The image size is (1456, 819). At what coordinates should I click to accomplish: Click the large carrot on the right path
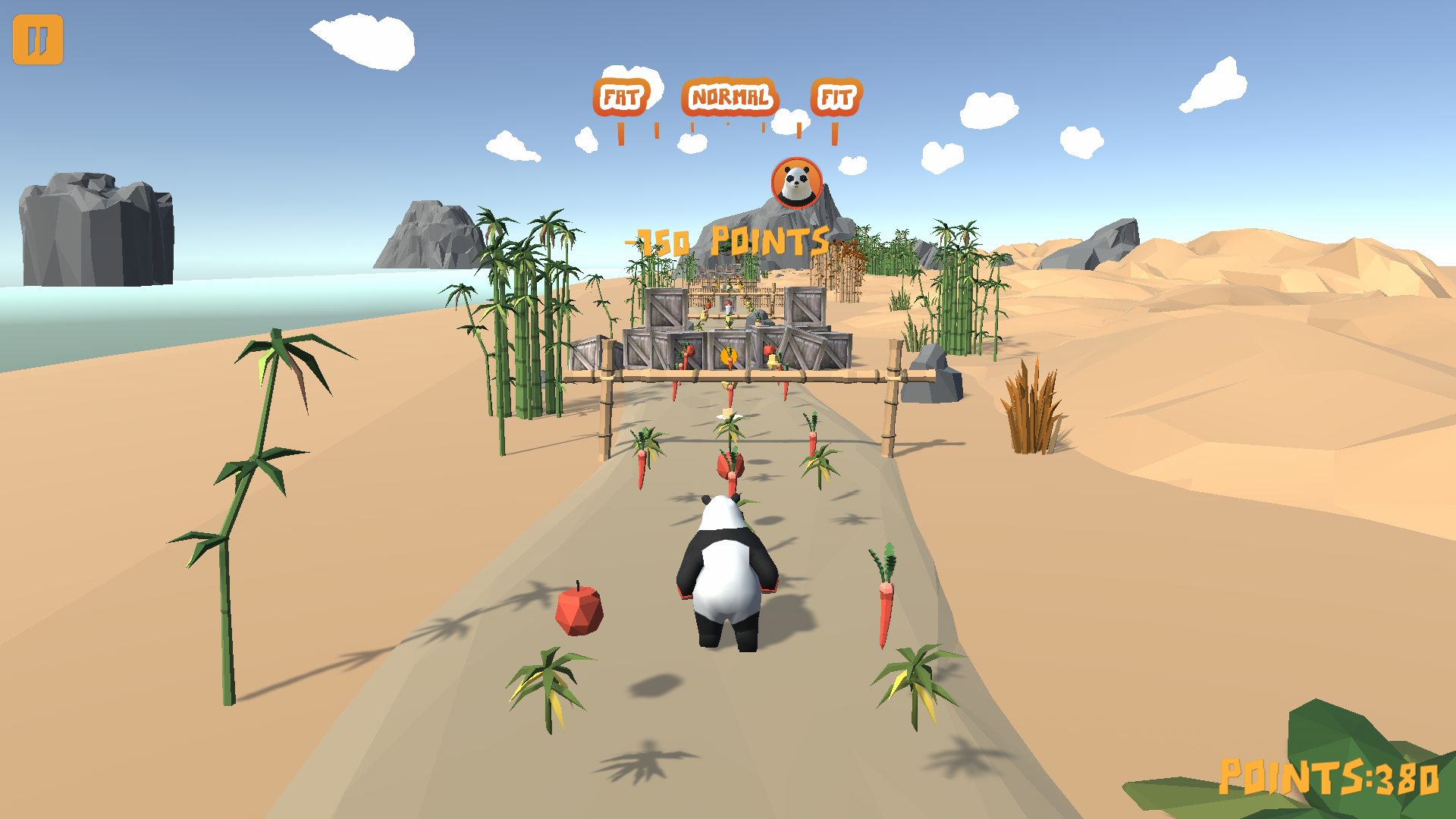[885, 603]
